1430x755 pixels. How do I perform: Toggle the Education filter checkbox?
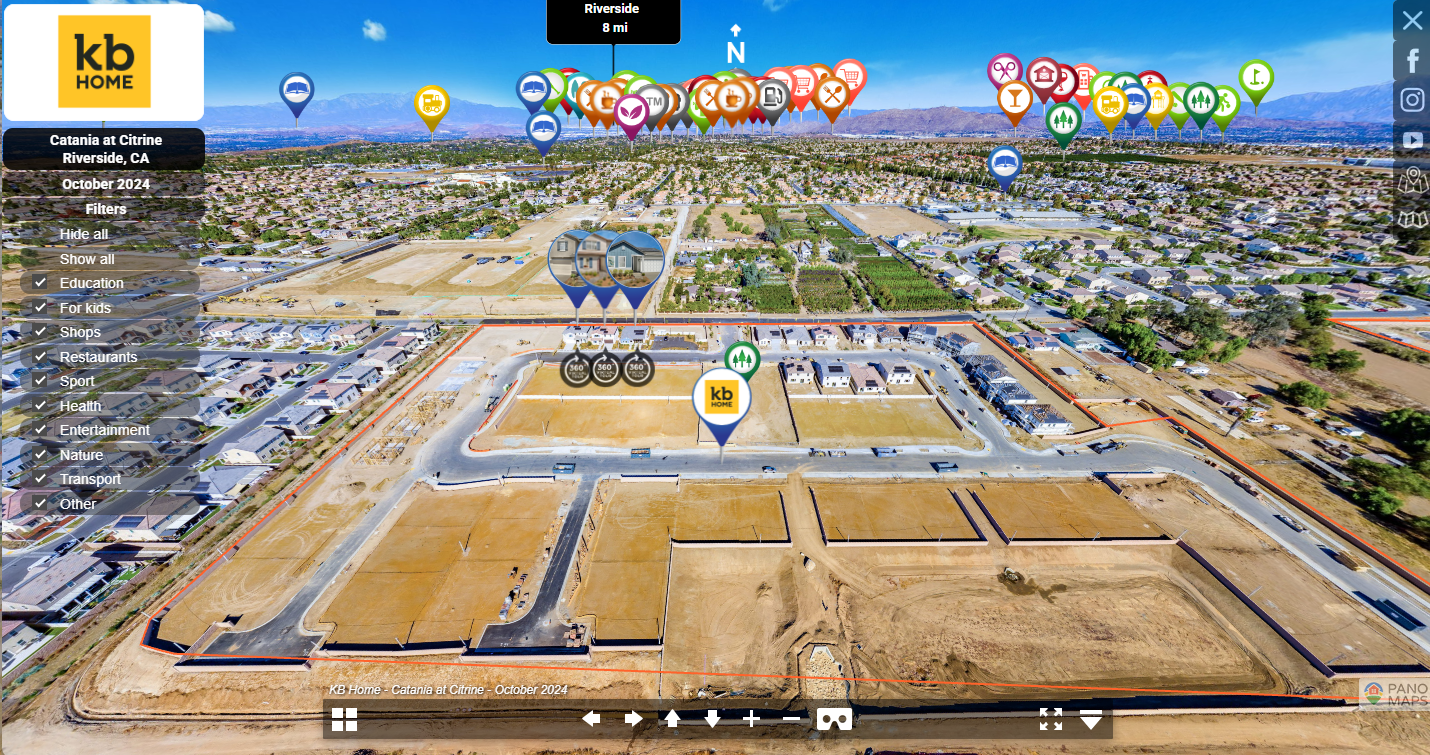41,283
